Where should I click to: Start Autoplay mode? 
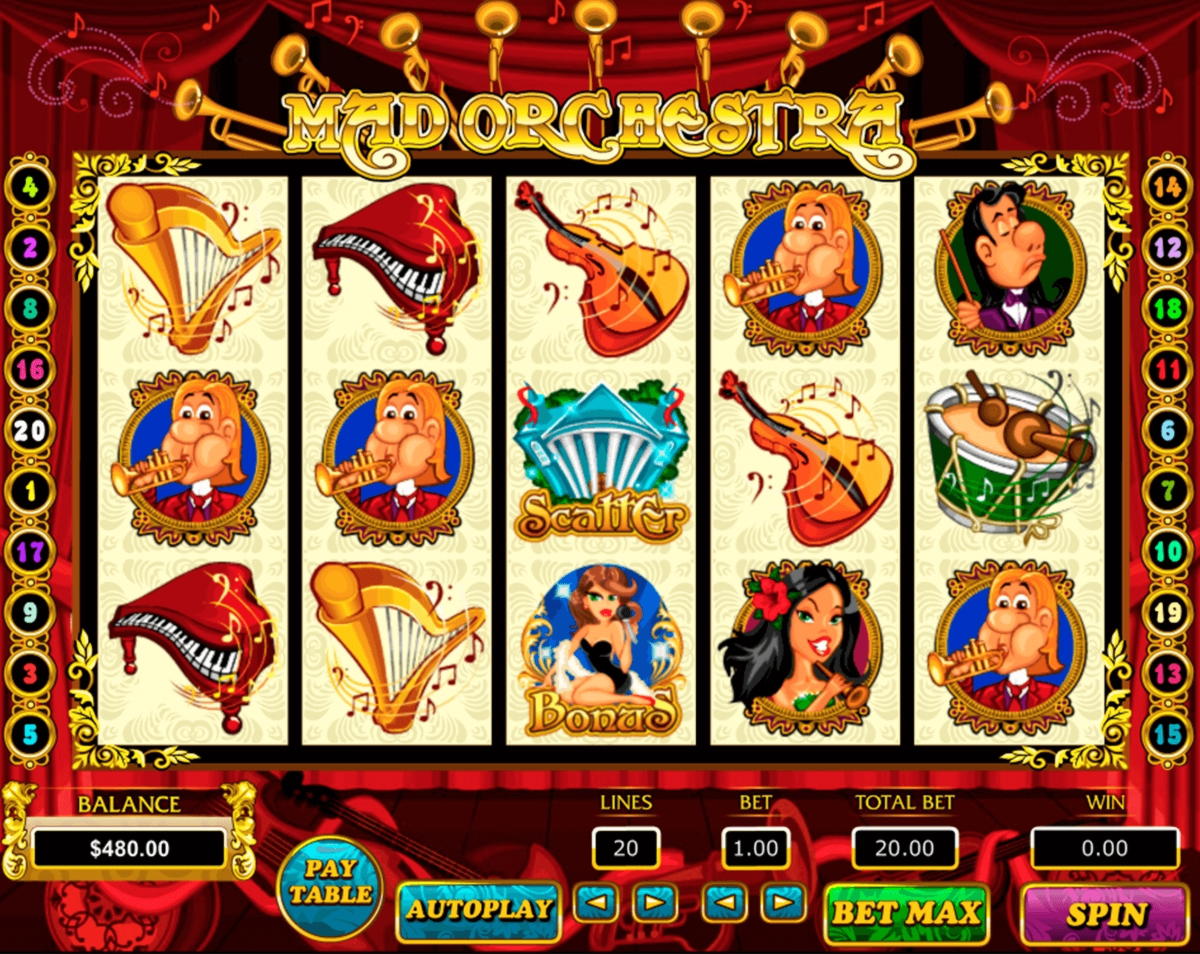[478, 910]
